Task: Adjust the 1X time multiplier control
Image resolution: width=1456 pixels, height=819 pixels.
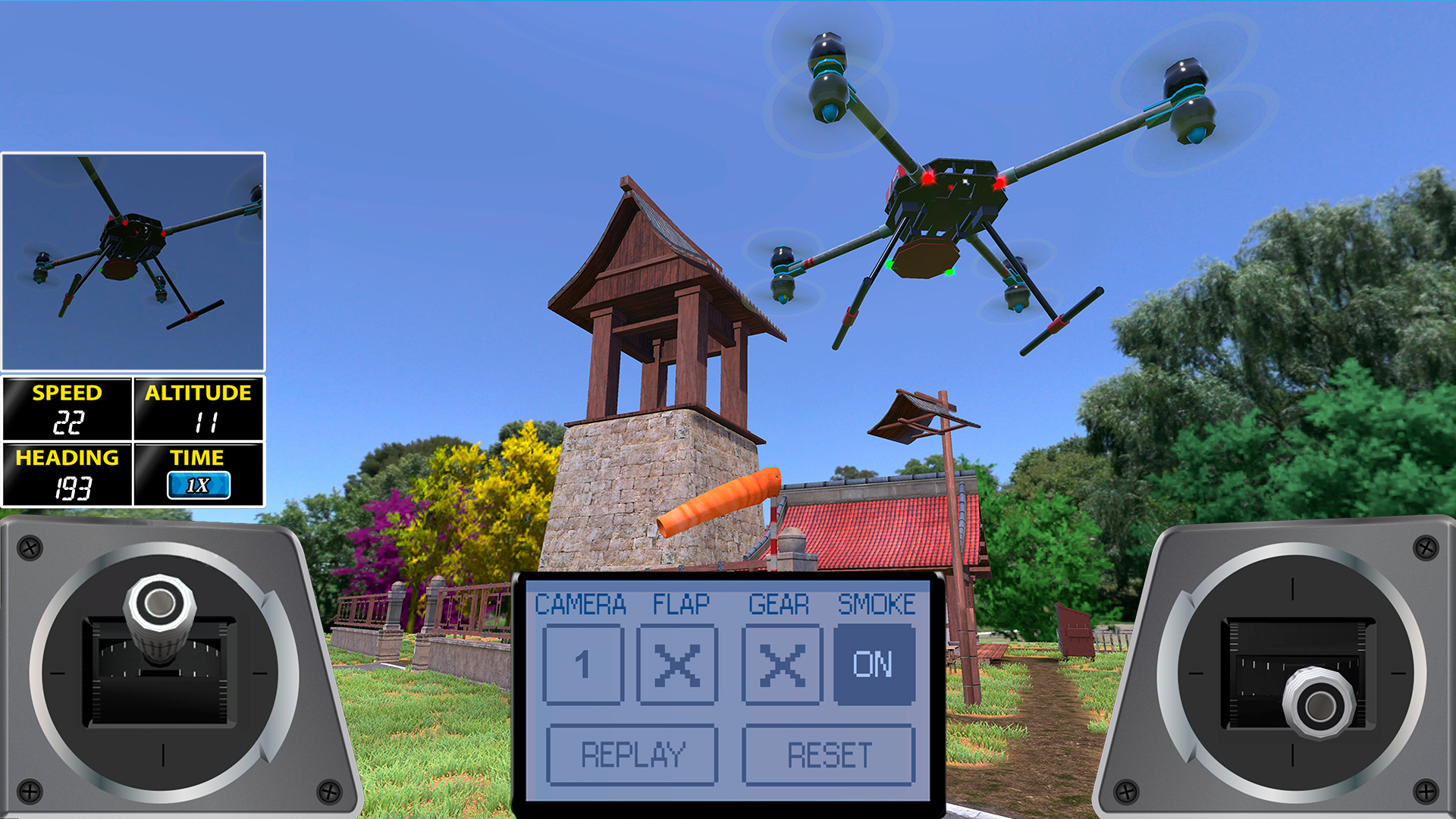Action: tap(199, 486)
